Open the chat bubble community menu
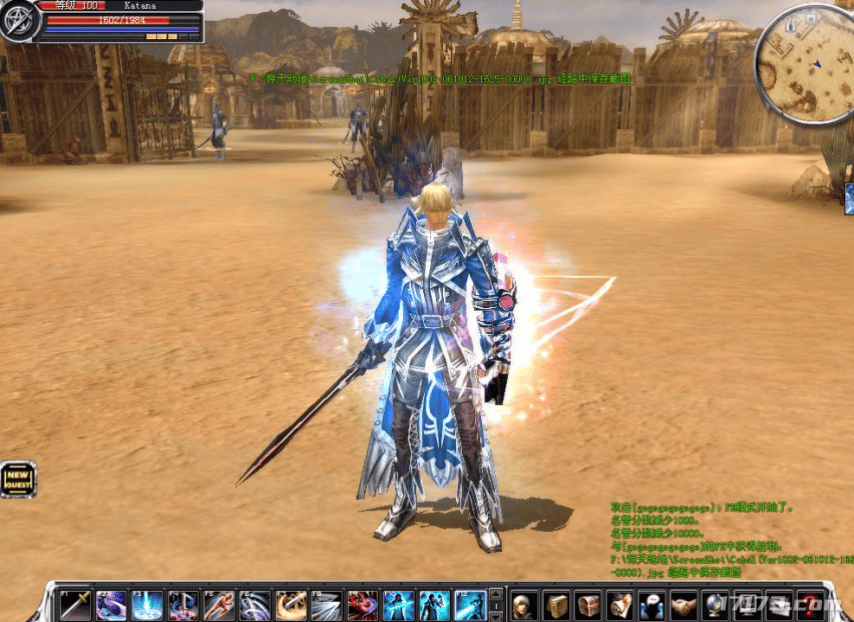The image size is (854, 622). click(652, 605)
